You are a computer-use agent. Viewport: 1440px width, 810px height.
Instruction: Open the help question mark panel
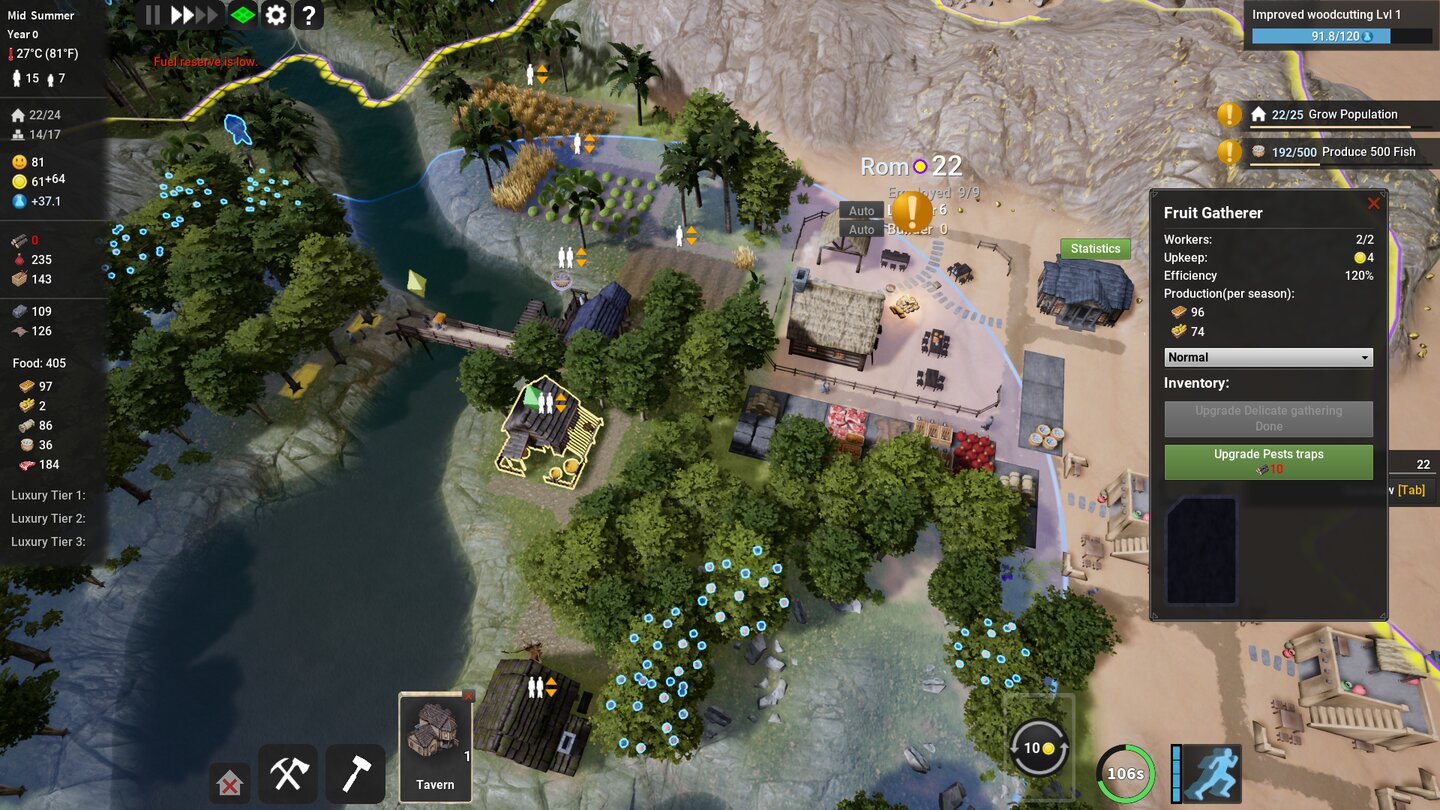[309, 15]
